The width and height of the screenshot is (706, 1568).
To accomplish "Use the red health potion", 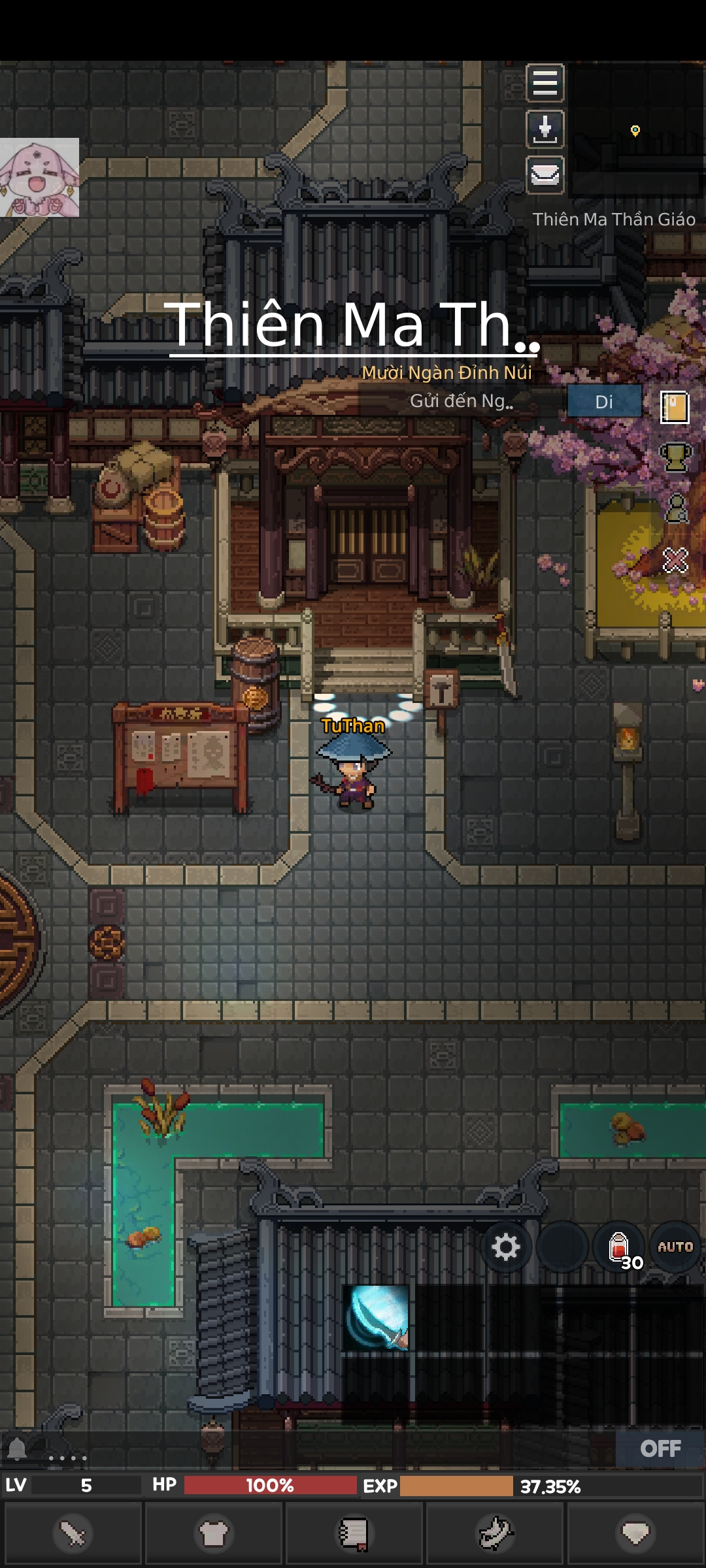I will (x=619, y=1247).
